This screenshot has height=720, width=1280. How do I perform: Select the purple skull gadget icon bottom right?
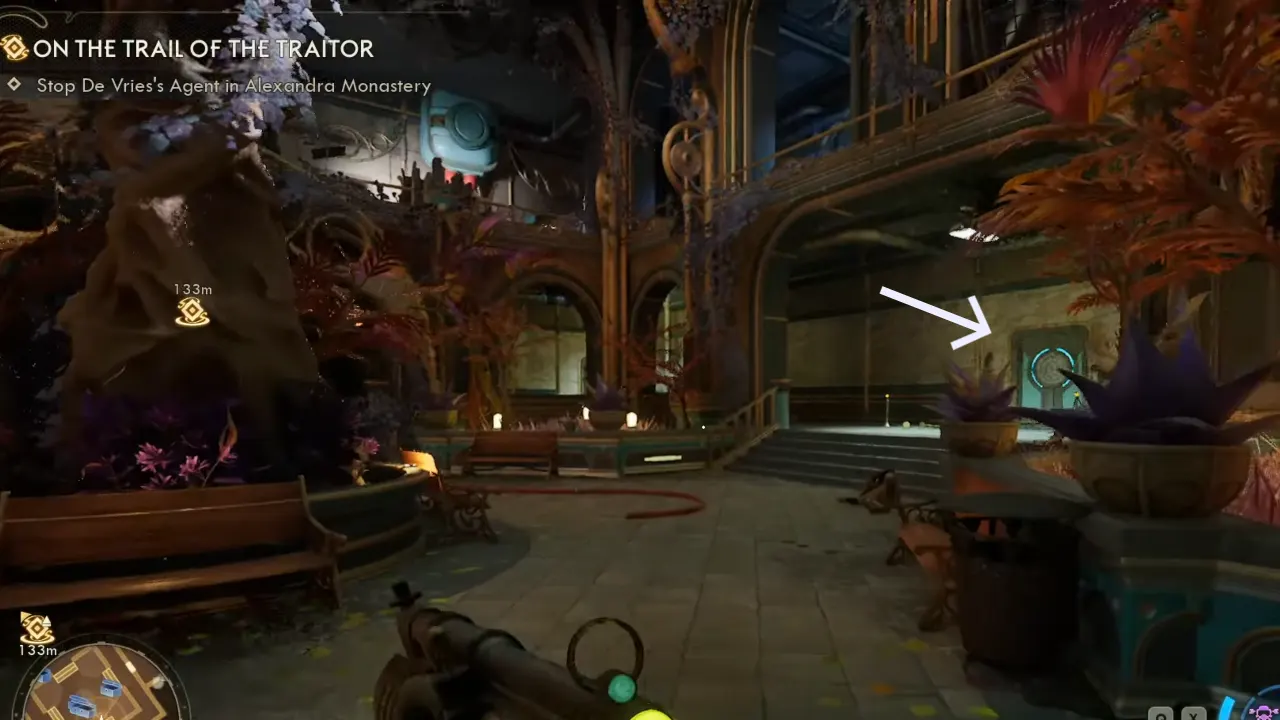click(1264, 712)
